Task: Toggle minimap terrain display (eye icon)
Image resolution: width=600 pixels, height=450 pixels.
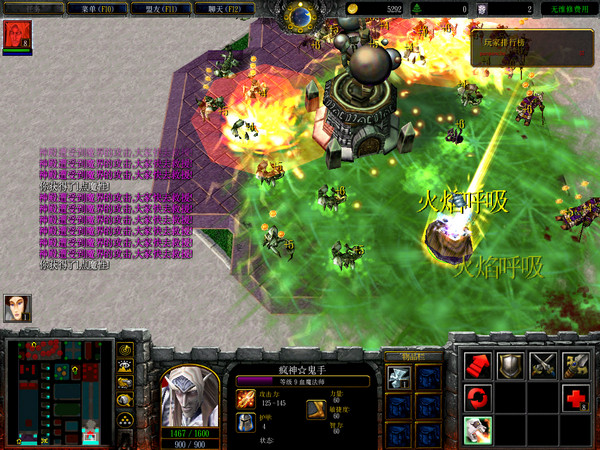Action: [127, 366]
